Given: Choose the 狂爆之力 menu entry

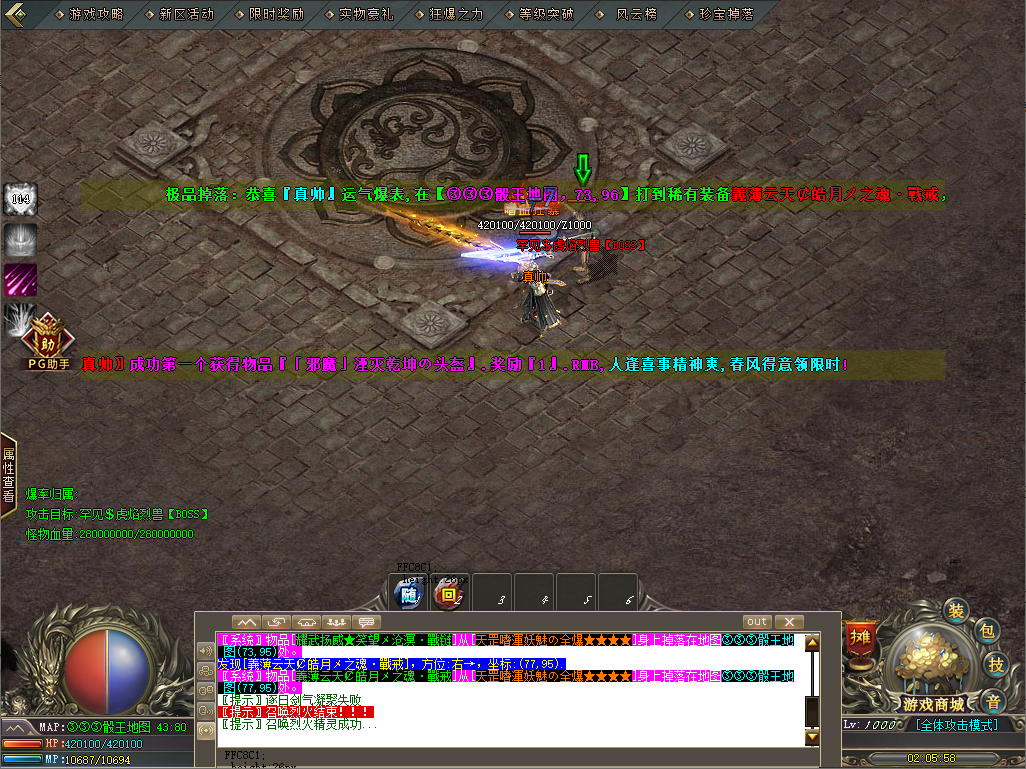Looking at the screenshot, I should (456, 14).
